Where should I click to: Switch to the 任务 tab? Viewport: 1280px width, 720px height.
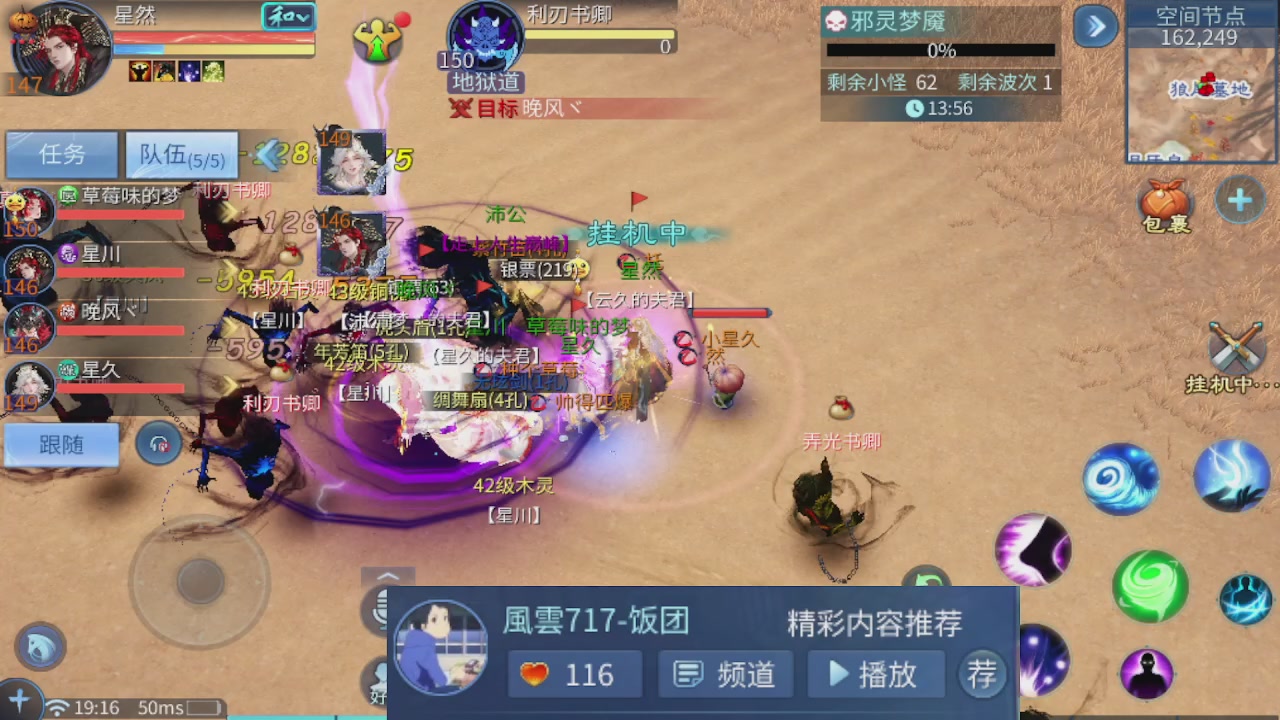(61, 155)
